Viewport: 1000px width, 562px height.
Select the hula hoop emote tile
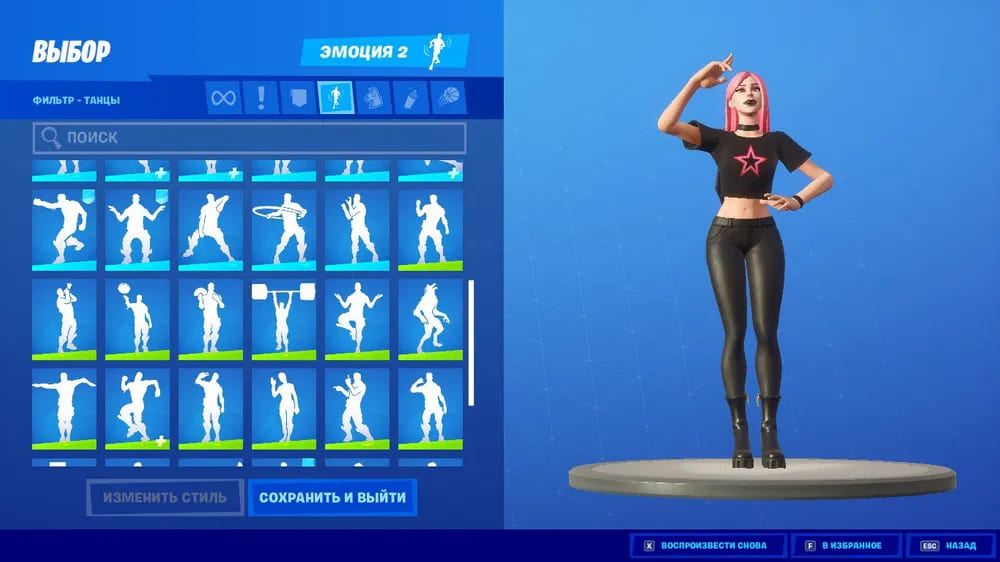pyautogui.click(x=284, y=229)
